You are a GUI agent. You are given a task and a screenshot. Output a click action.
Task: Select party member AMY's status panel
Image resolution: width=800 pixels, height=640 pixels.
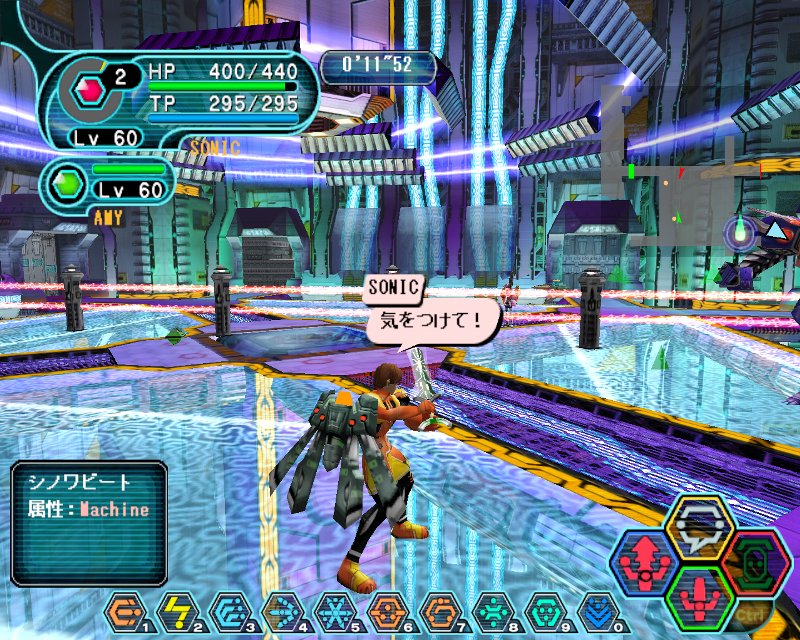tap(108, 185)
